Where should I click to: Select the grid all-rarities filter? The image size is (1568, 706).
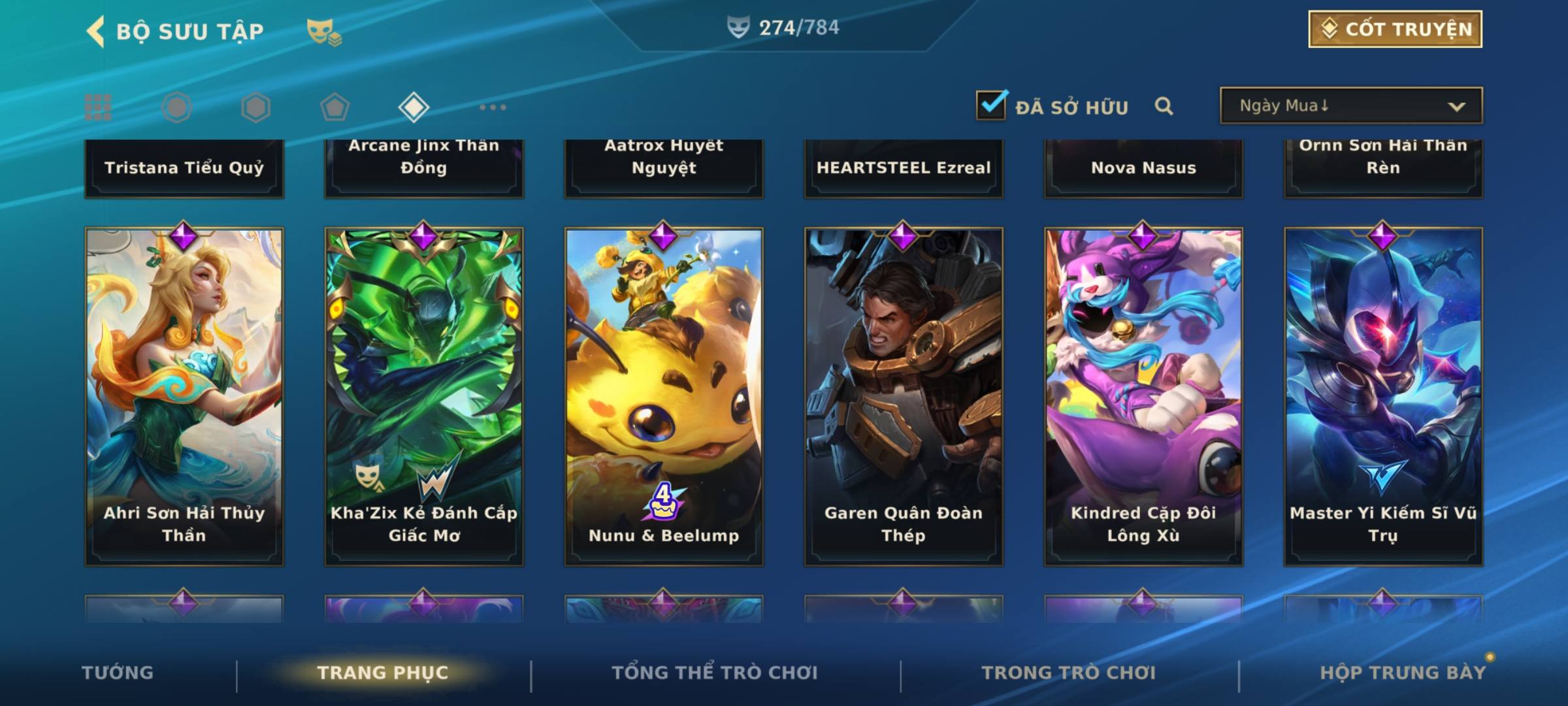[98, 107]
